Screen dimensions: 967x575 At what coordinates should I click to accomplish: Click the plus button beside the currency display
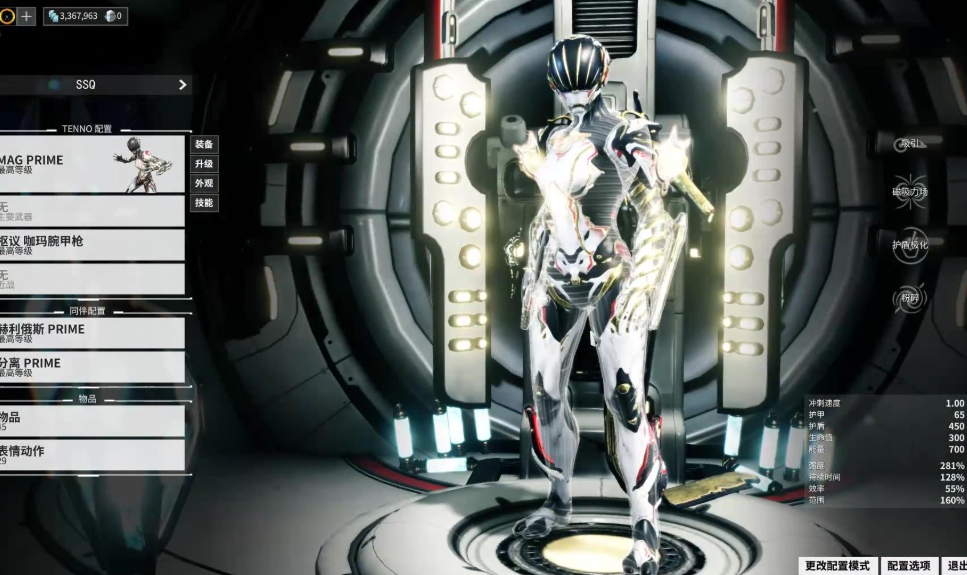point(26,16)
